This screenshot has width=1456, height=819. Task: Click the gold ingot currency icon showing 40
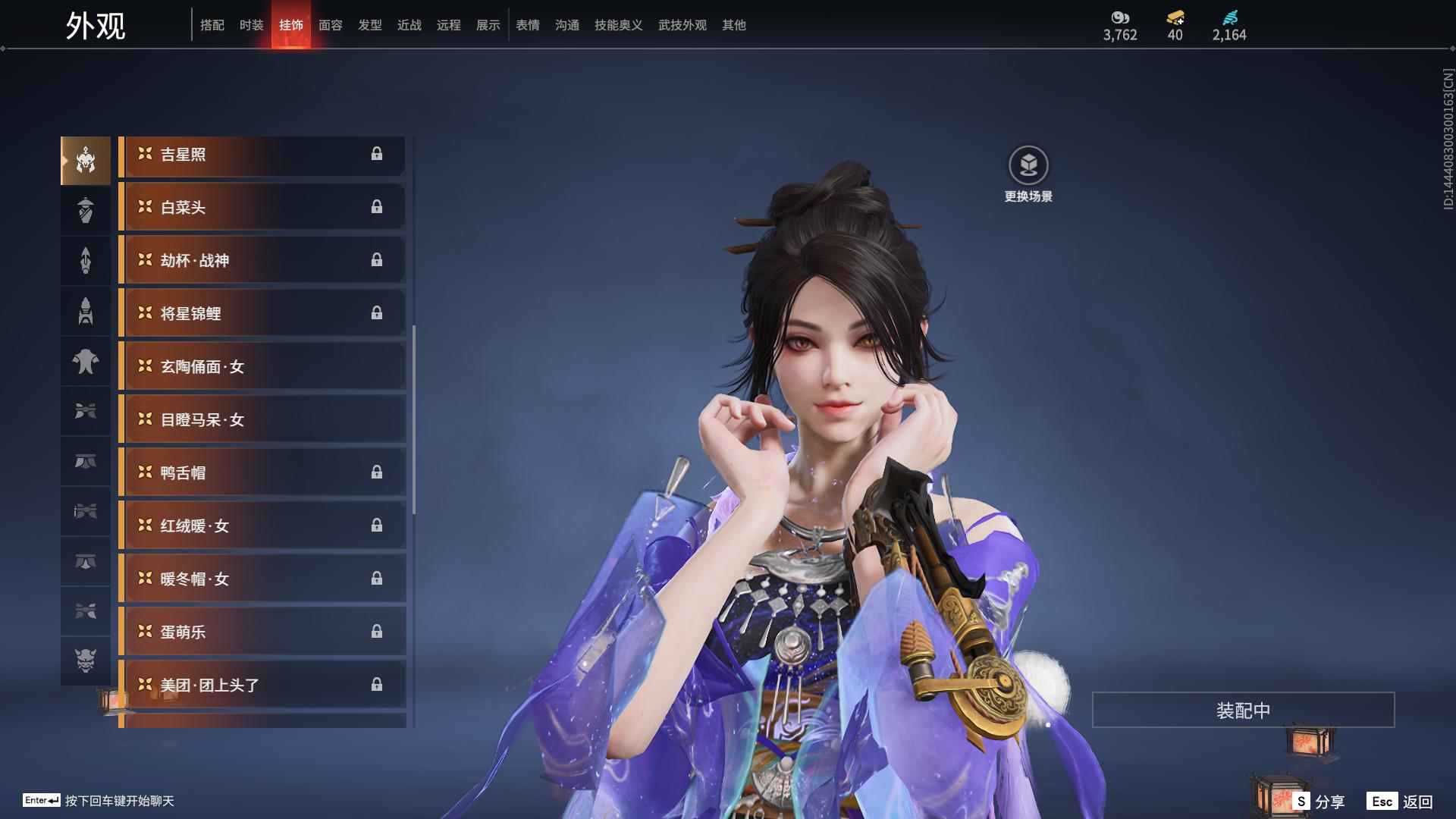click(x=1174, y=17)
